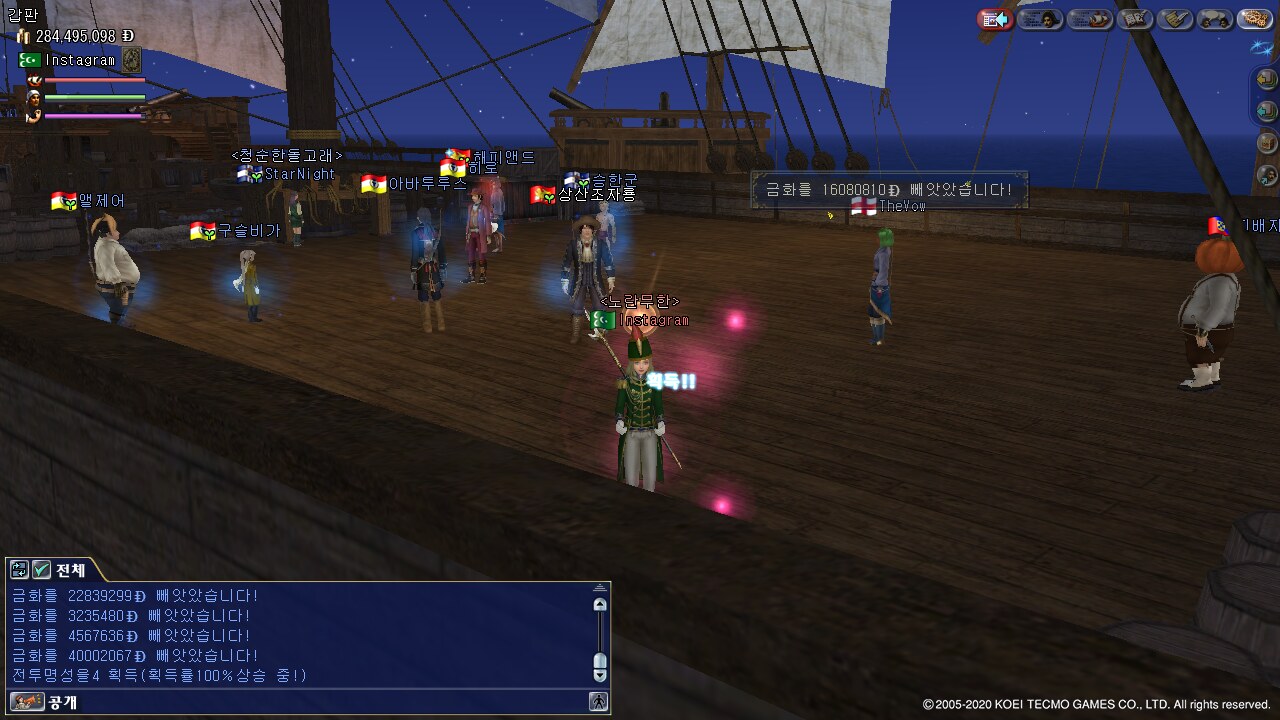Click the face portrait round side button
This screenshot has width=1280, height=720.
coord(1266,175)
